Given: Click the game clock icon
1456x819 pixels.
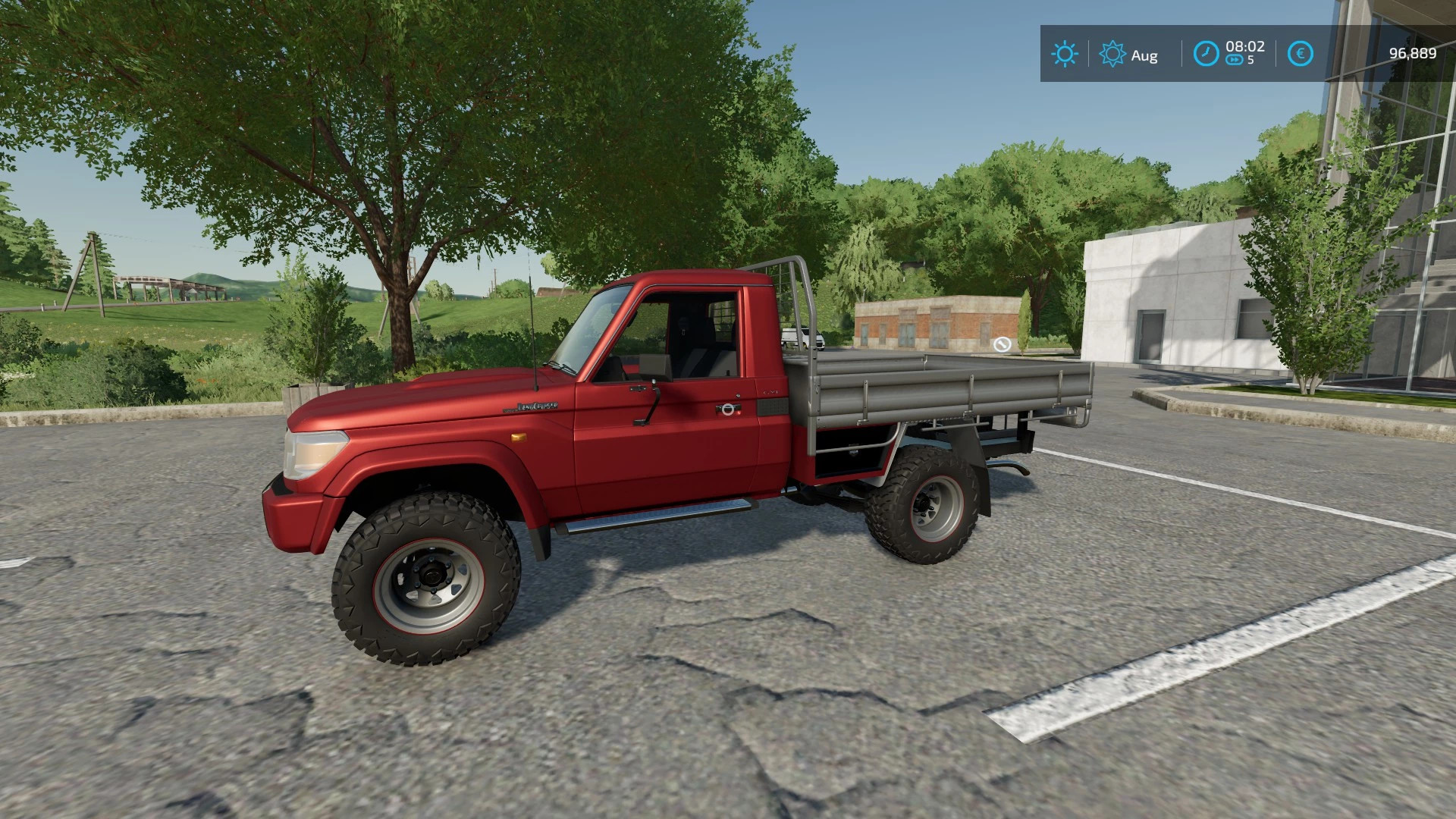Looking at the screenshot, I should [x=1206, y=53].
